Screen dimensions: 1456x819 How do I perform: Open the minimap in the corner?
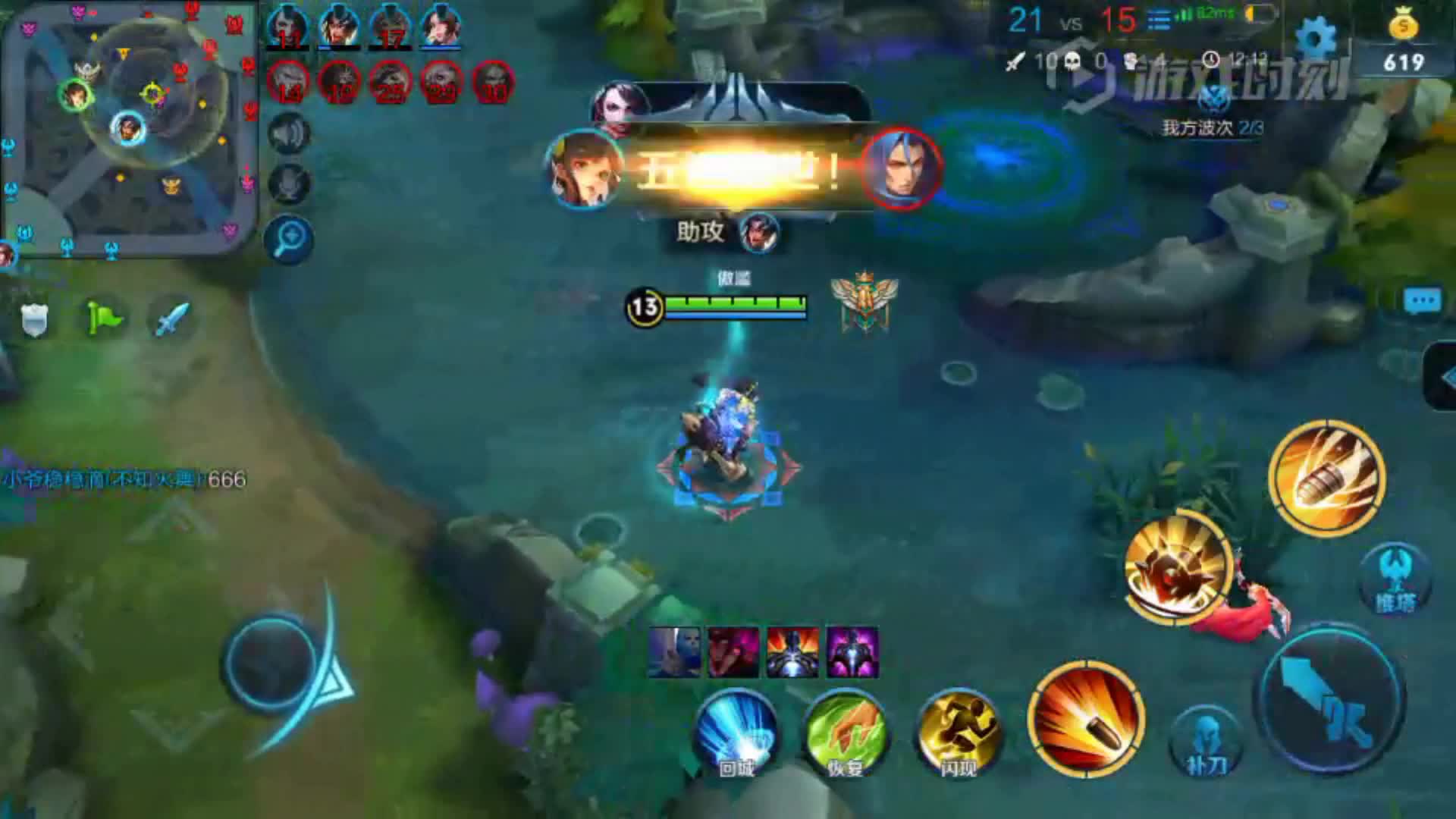(127, 129)
